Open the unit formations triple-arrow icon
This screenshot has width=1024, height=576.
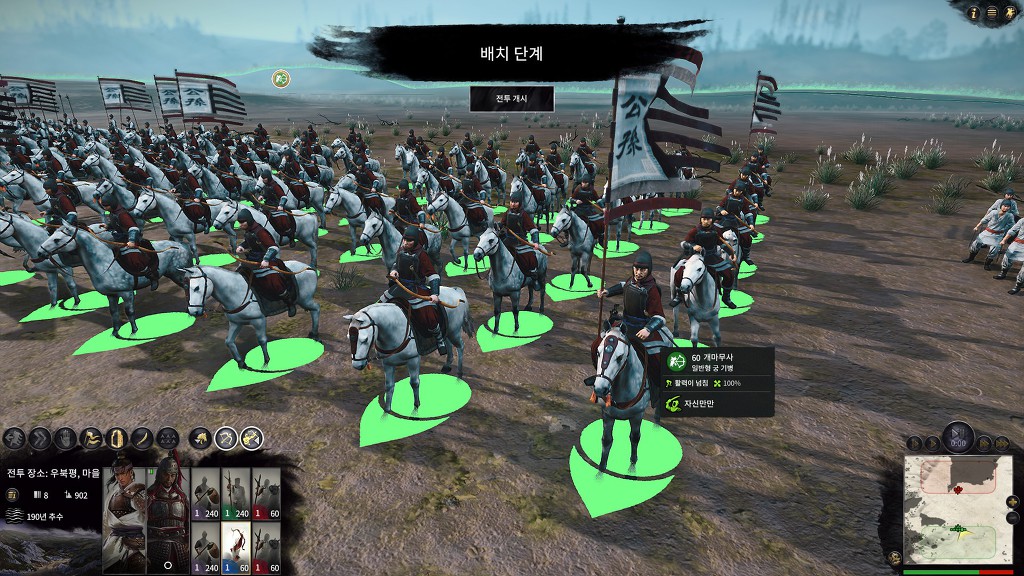click(168, 438)
